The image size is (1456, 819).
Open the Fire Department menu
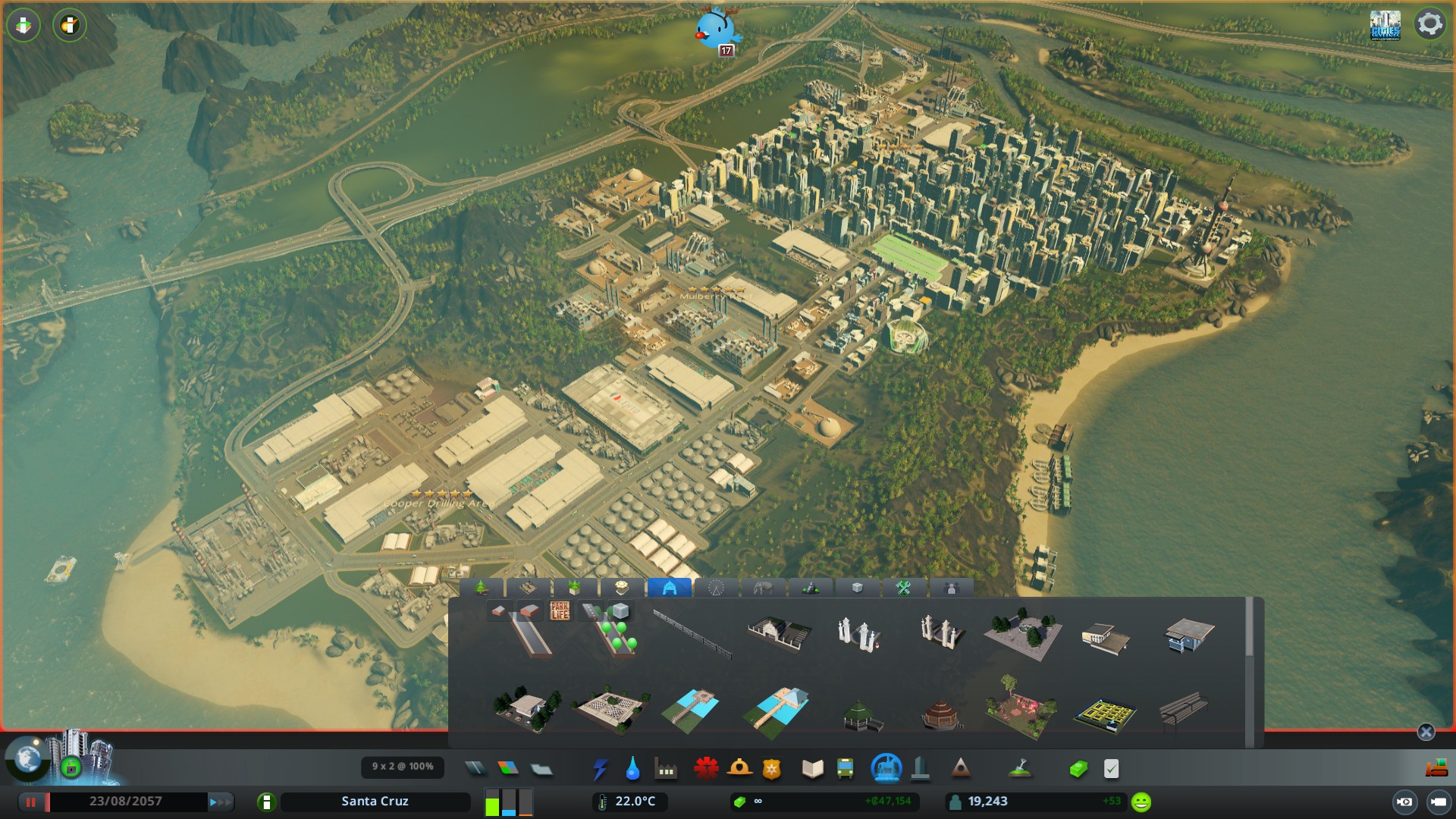[739, 769]
